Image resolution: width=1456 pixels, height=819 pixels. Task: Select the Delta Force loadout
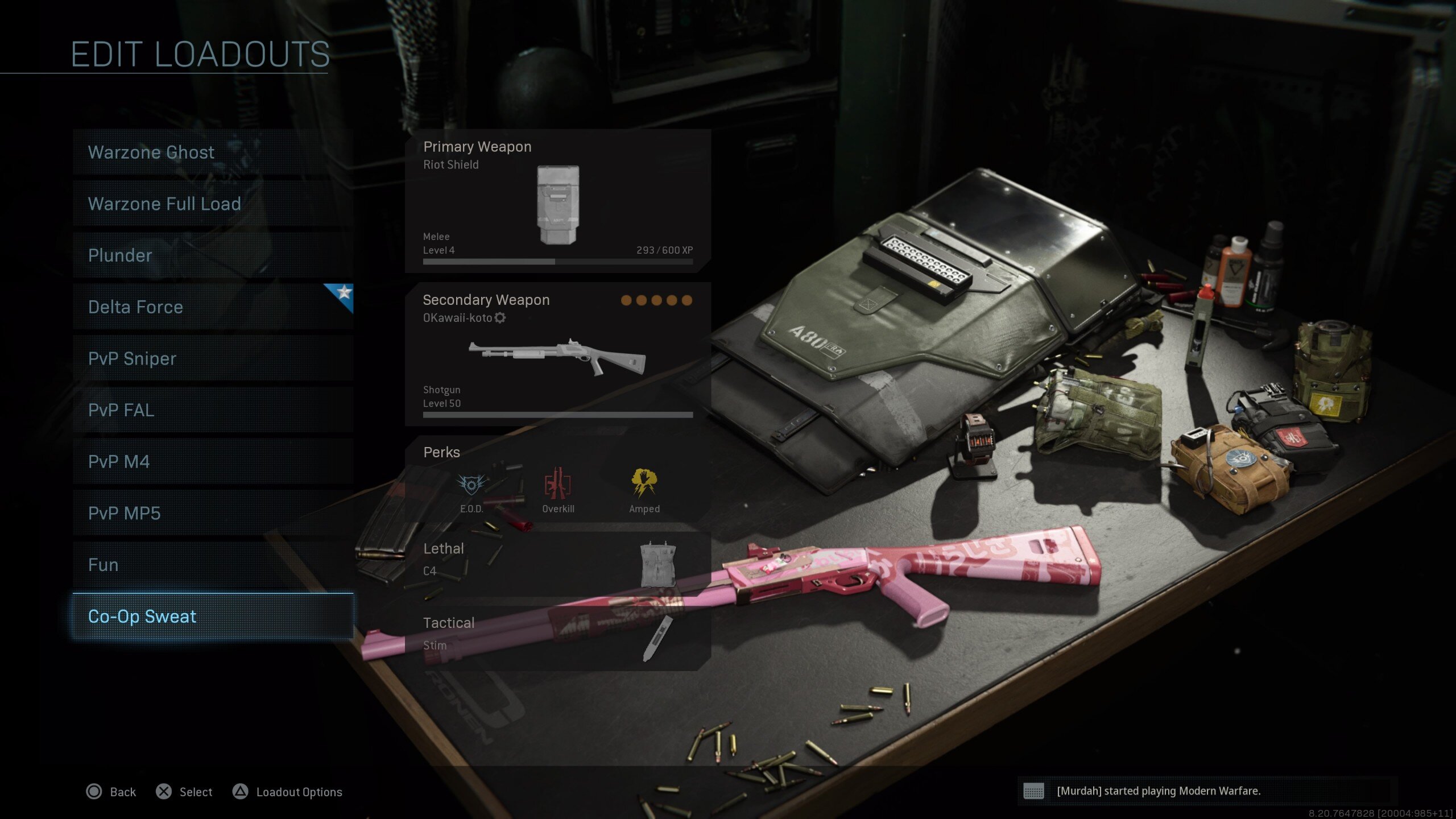click(x=213, y=307)
